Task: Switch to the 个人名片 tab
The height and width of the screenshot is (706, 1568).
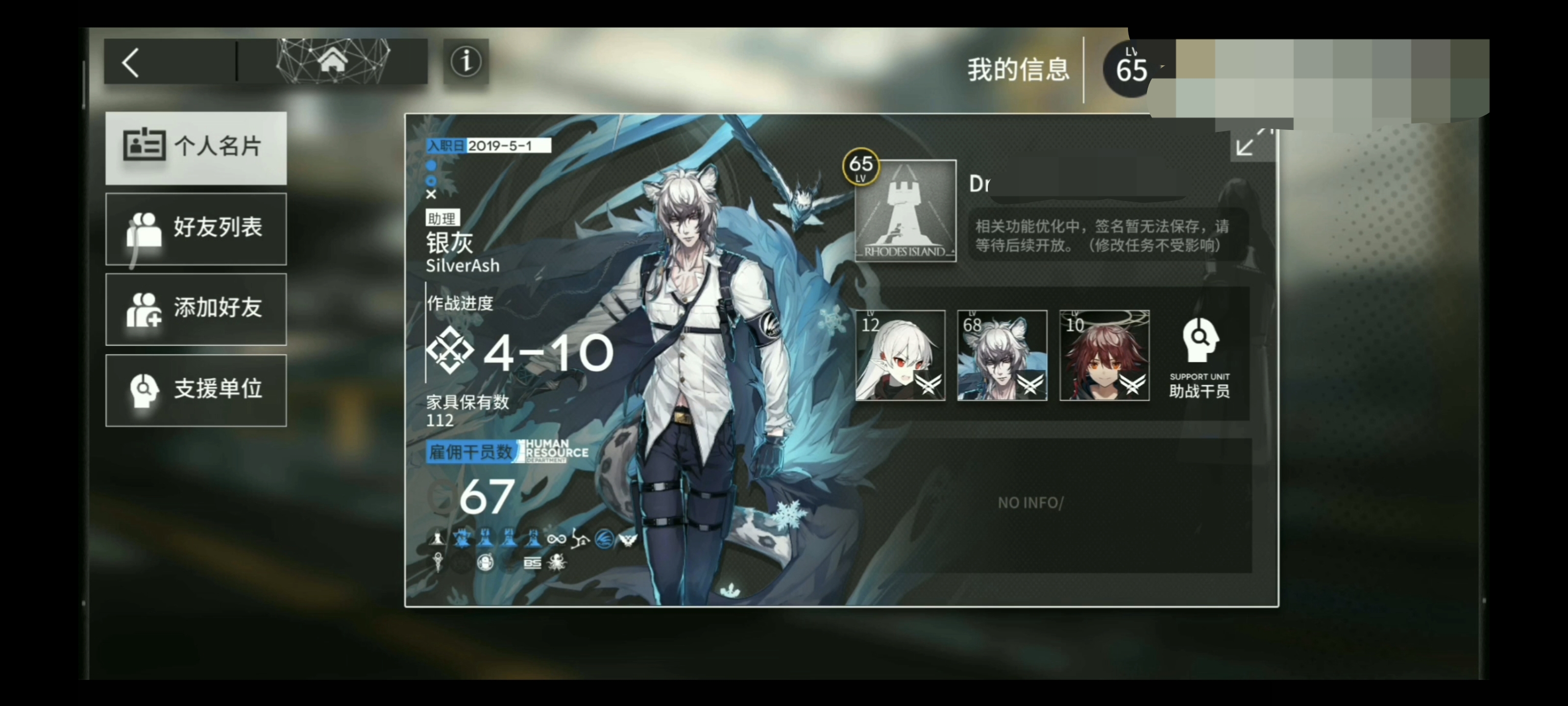Action: click(x=196, y=147)
